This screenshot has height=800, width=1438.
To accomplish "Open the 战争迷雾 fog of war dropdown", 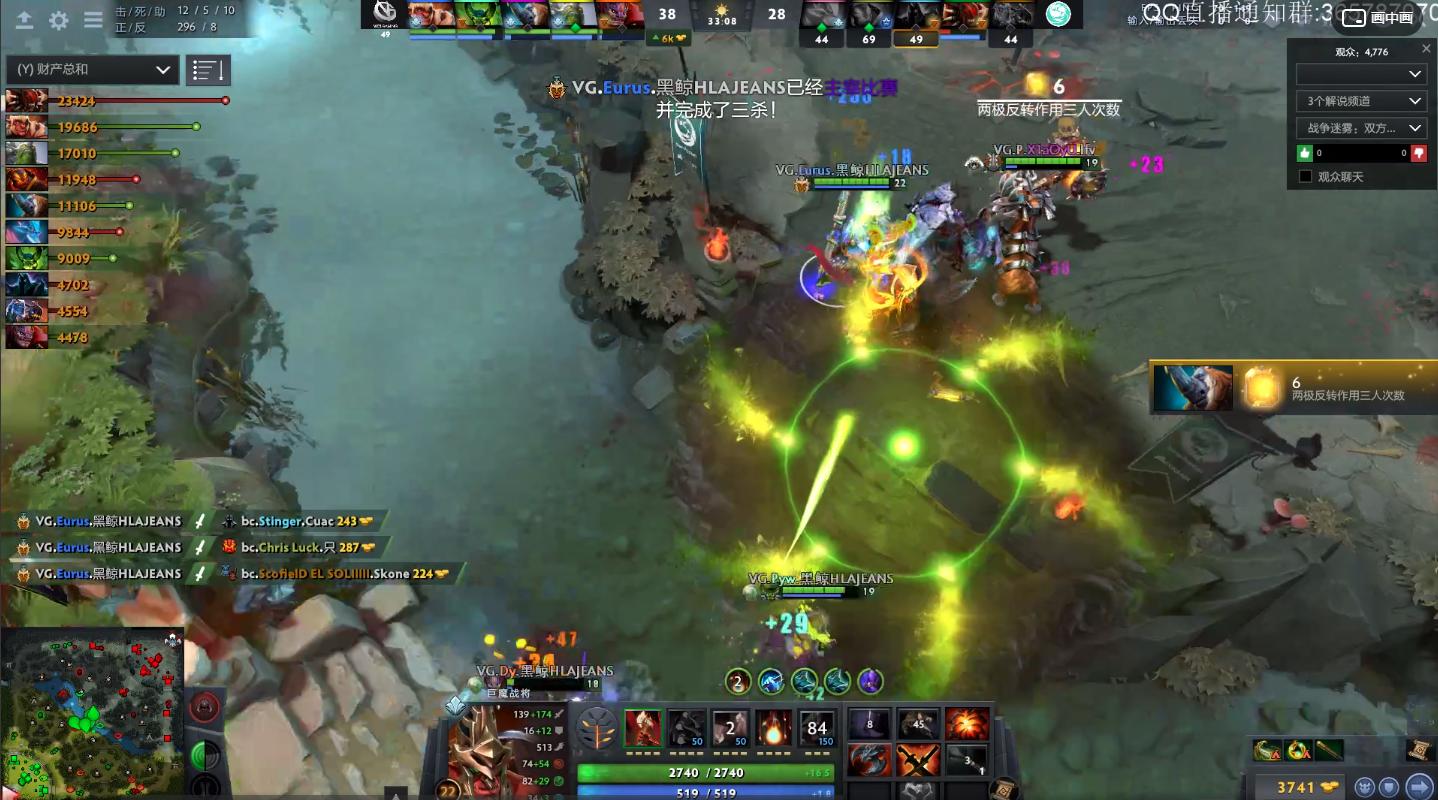I will click(1360, 128).
